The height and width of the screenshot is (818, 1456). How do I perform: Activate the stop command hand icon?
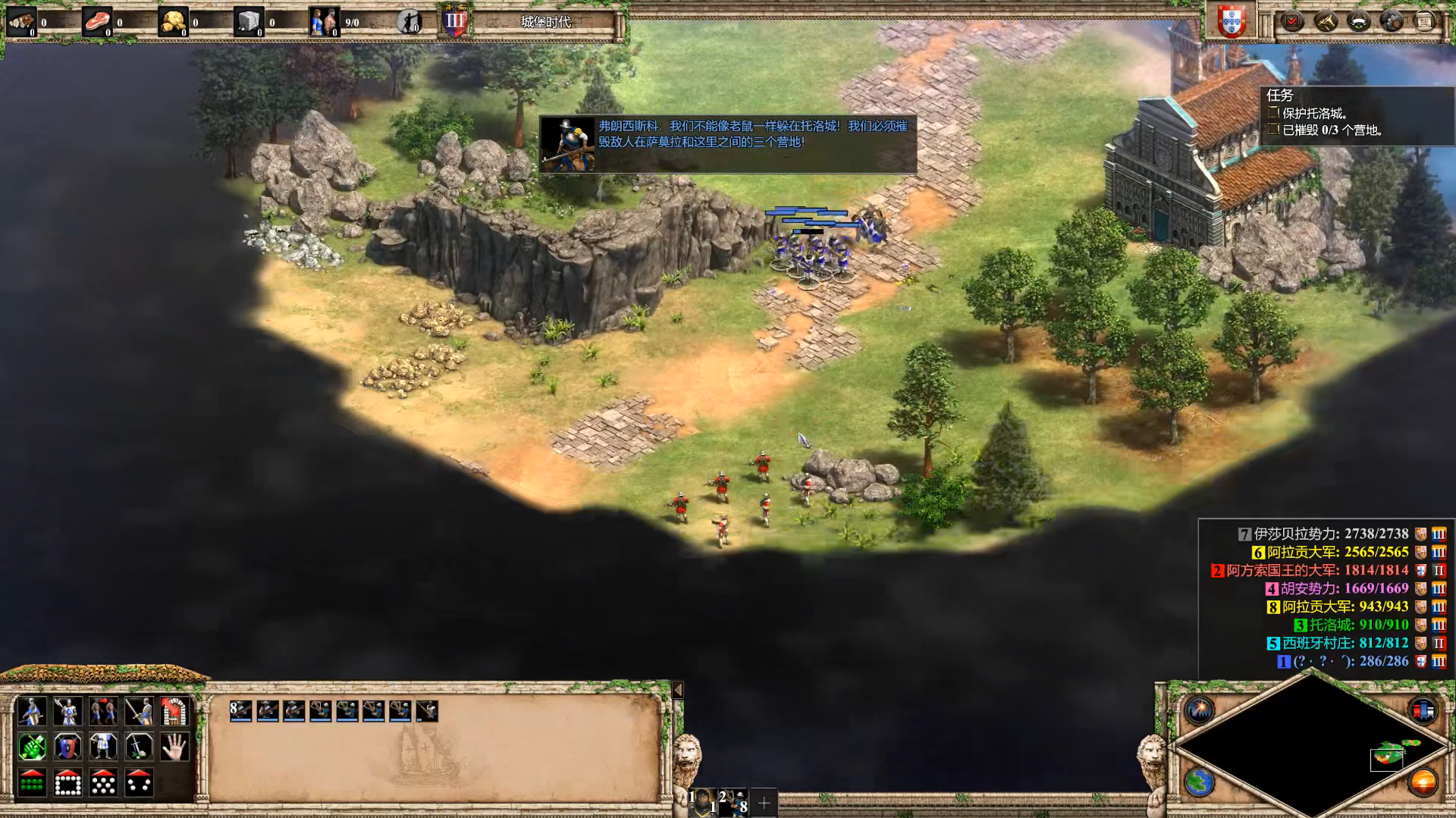coord(174,747)
